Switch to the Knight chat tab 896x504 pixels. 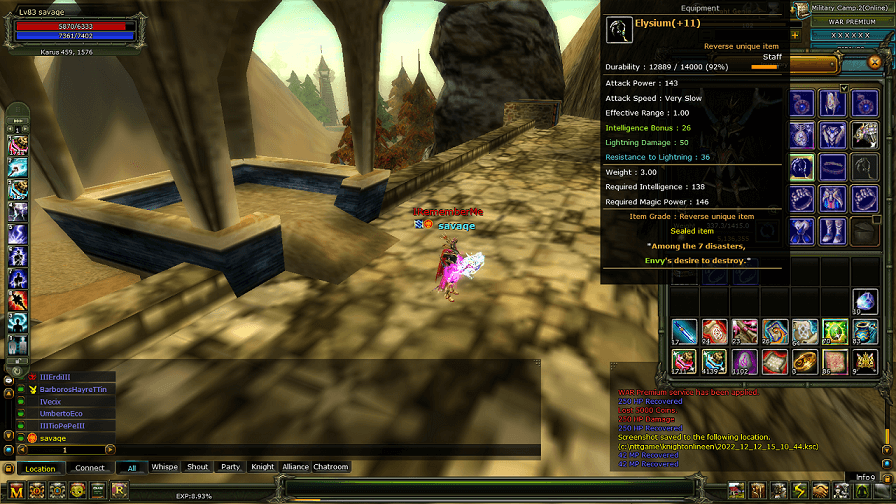[263, 467]
